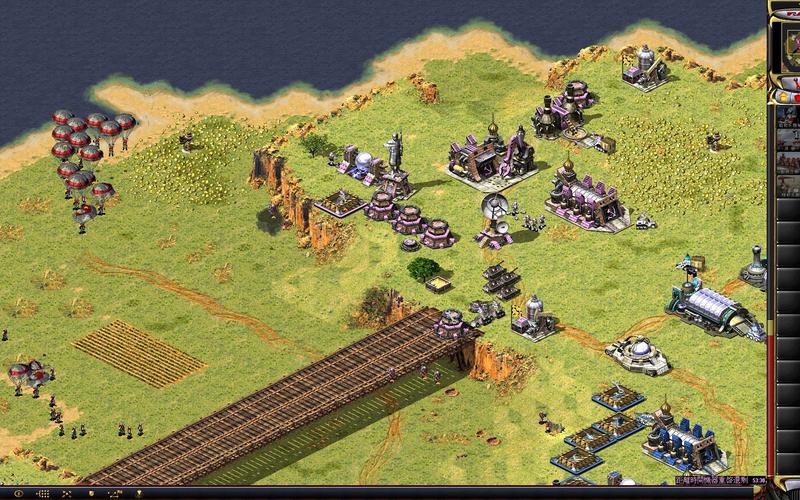Select the dotted grid formation icon
800x500 pixels.
click(x=44, y=494)
